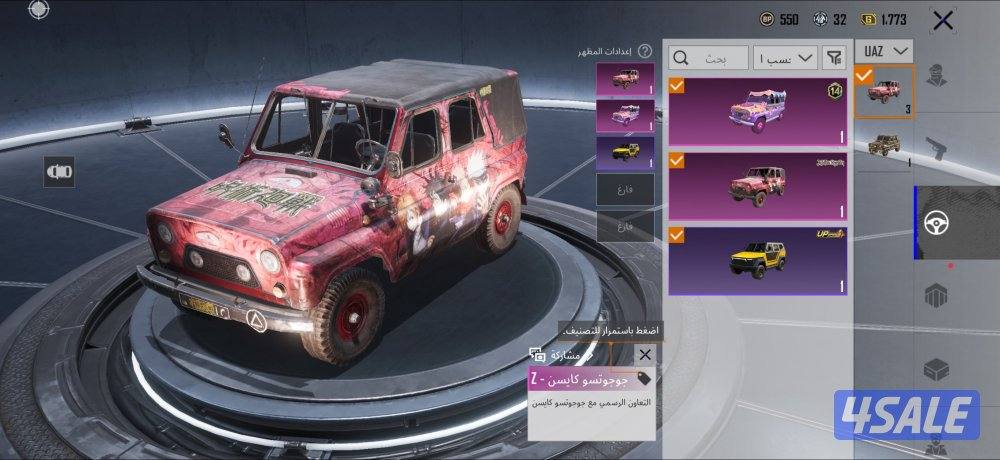The image size is (1000, 460).
Task: Choose the Jujutsu Kaisen UAZ skin card
Action: pos(758,185)
